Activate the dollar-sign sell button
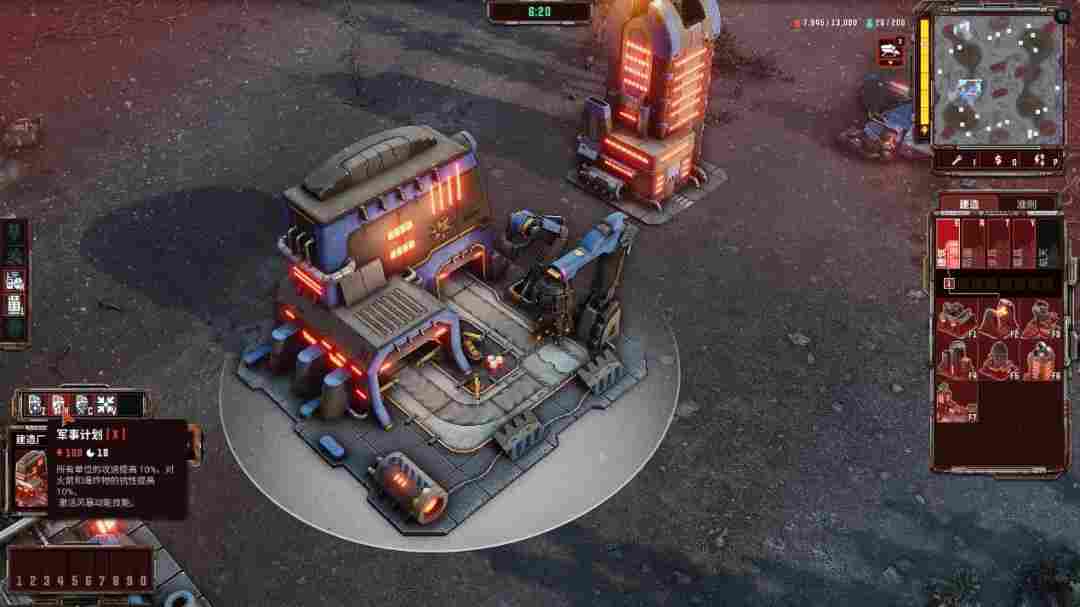The height and width of the screenshot is (607, 1080). 996,159
